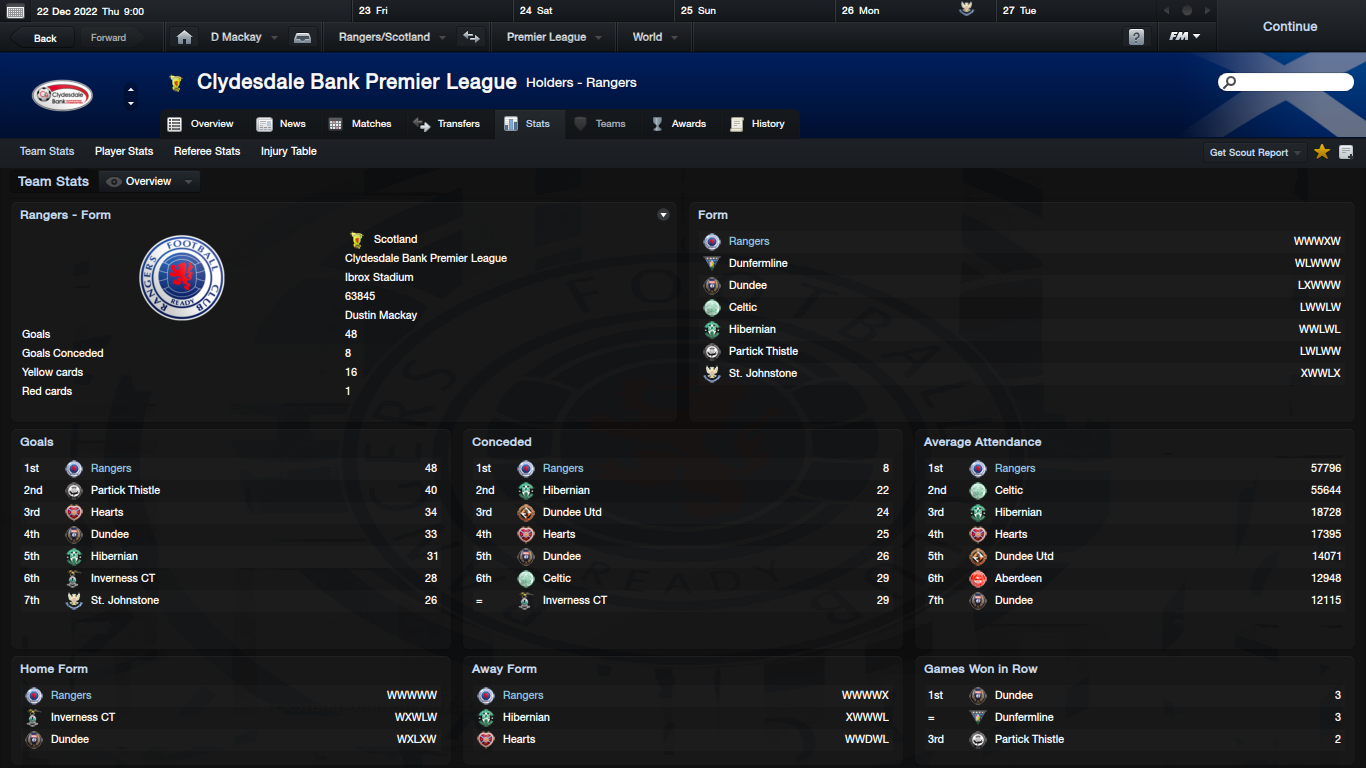The image size is (1366, 768).
Task: Open the FM main menu
Action: [x=1185, y=37]
